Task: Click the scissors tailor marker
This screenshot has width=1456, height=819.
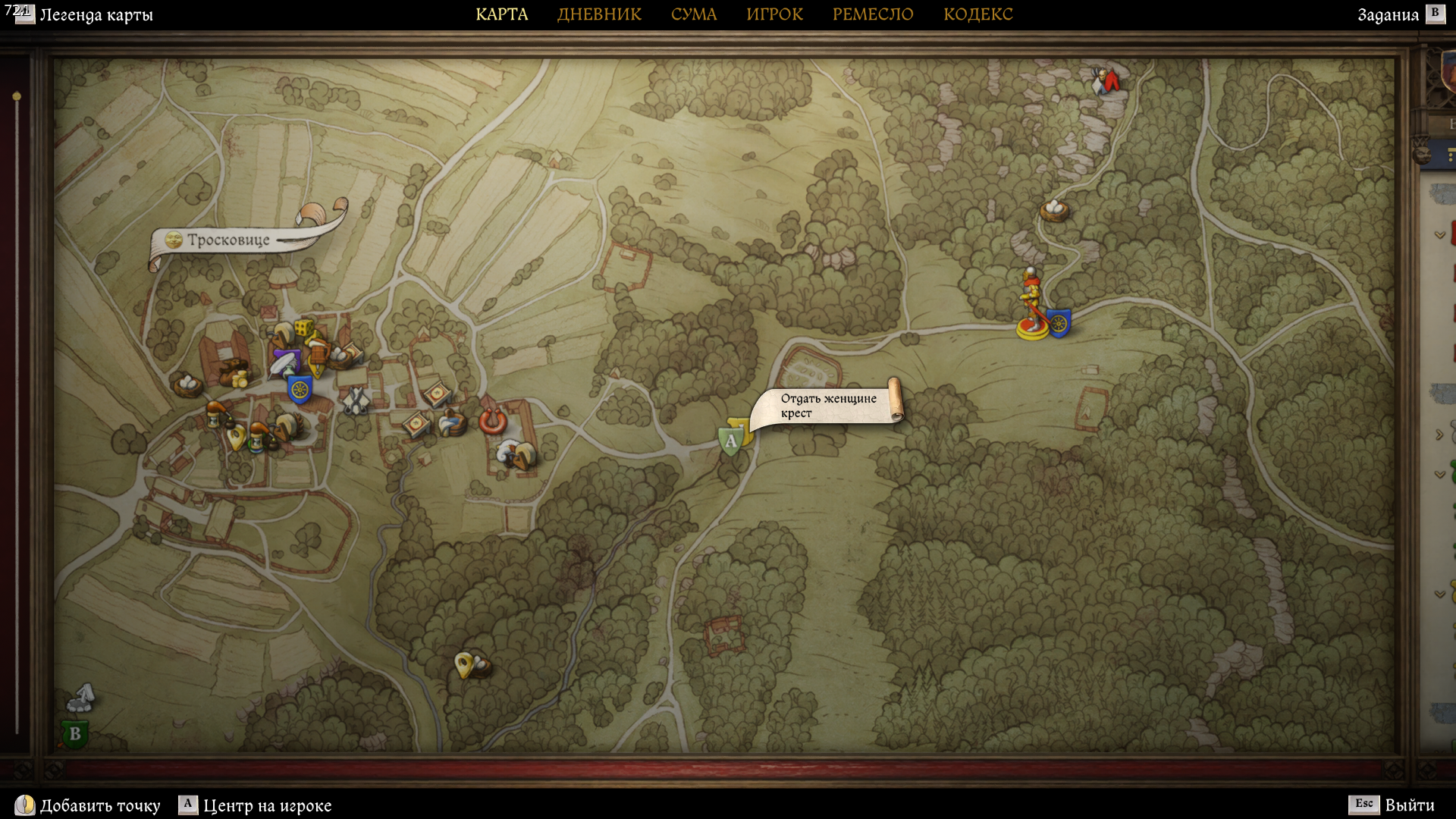Action: click(355, 400)
